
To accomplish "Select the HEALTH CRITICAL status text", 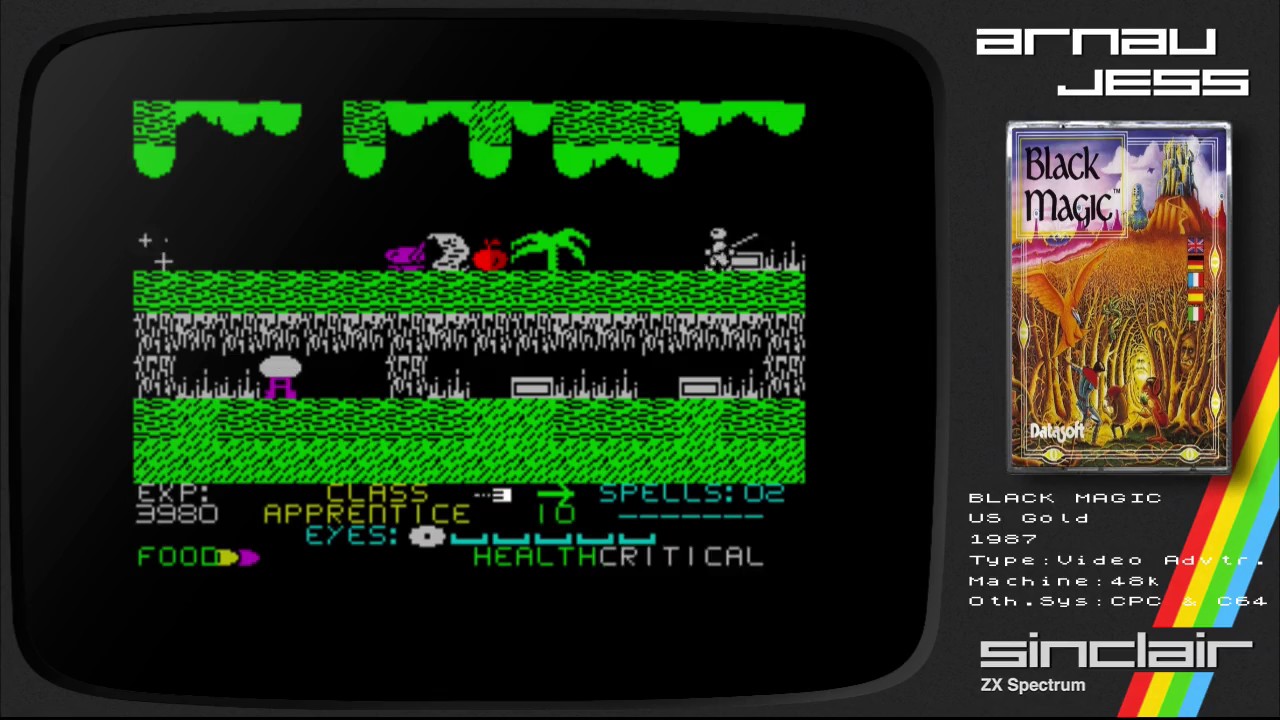I will [618, 556].
